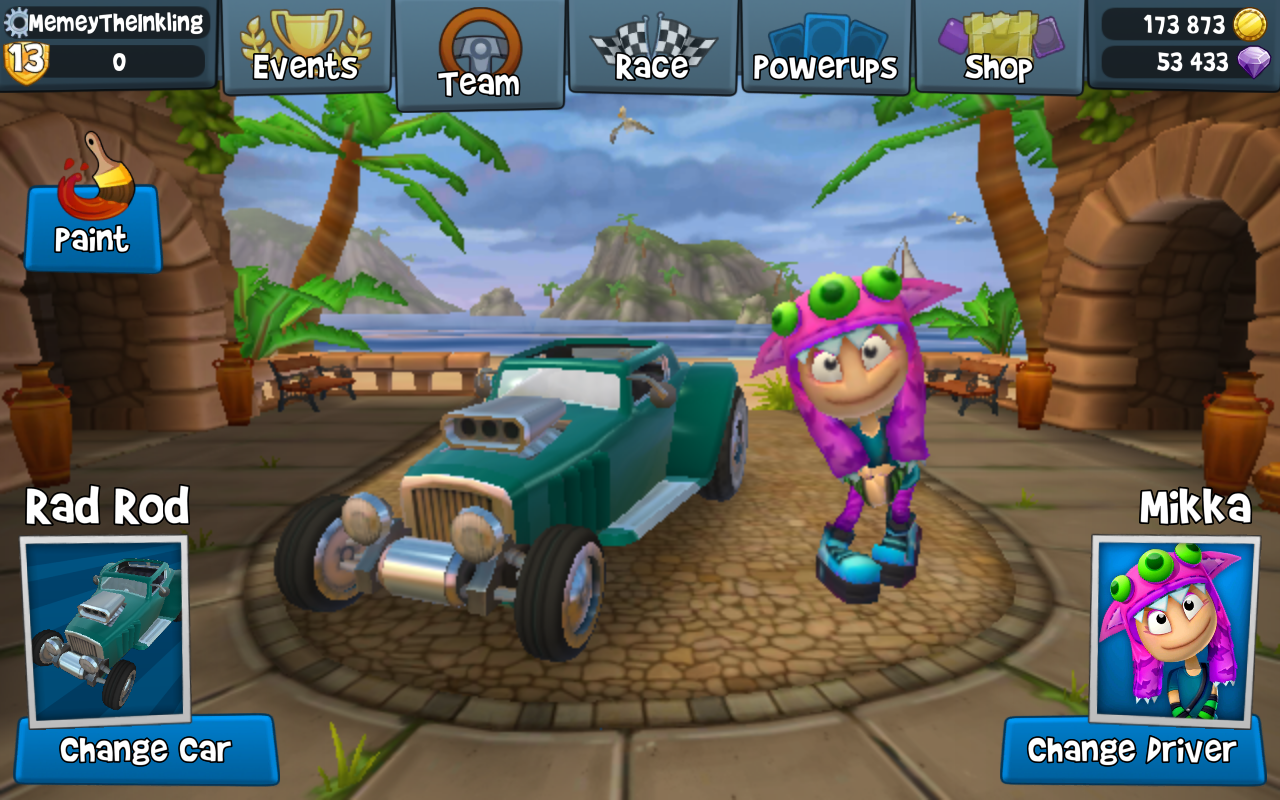Click the Change Car button
This screenshot has height=800, width=1280.
click(x=145, y=750)
